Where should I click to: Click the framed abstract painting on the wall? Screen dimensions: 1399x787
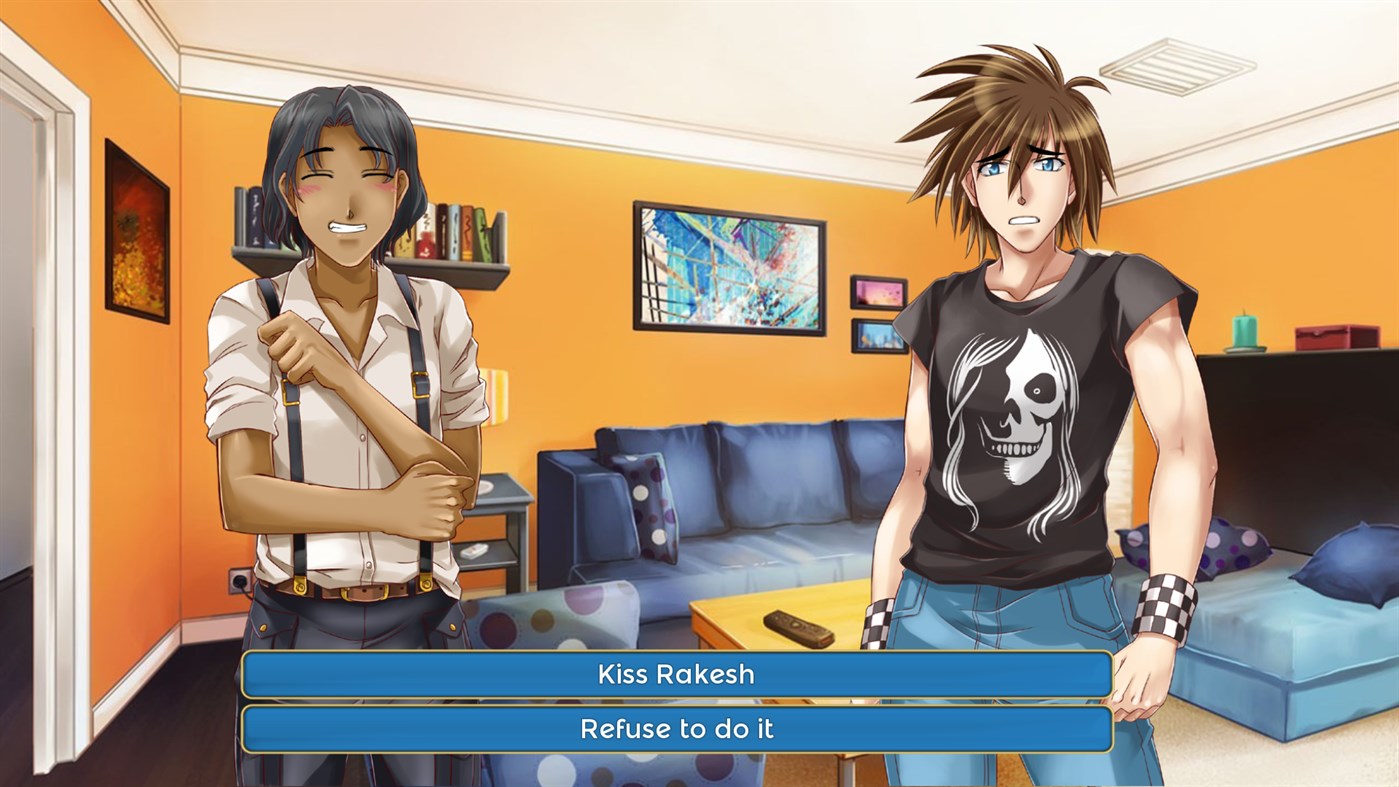point(729,266)
